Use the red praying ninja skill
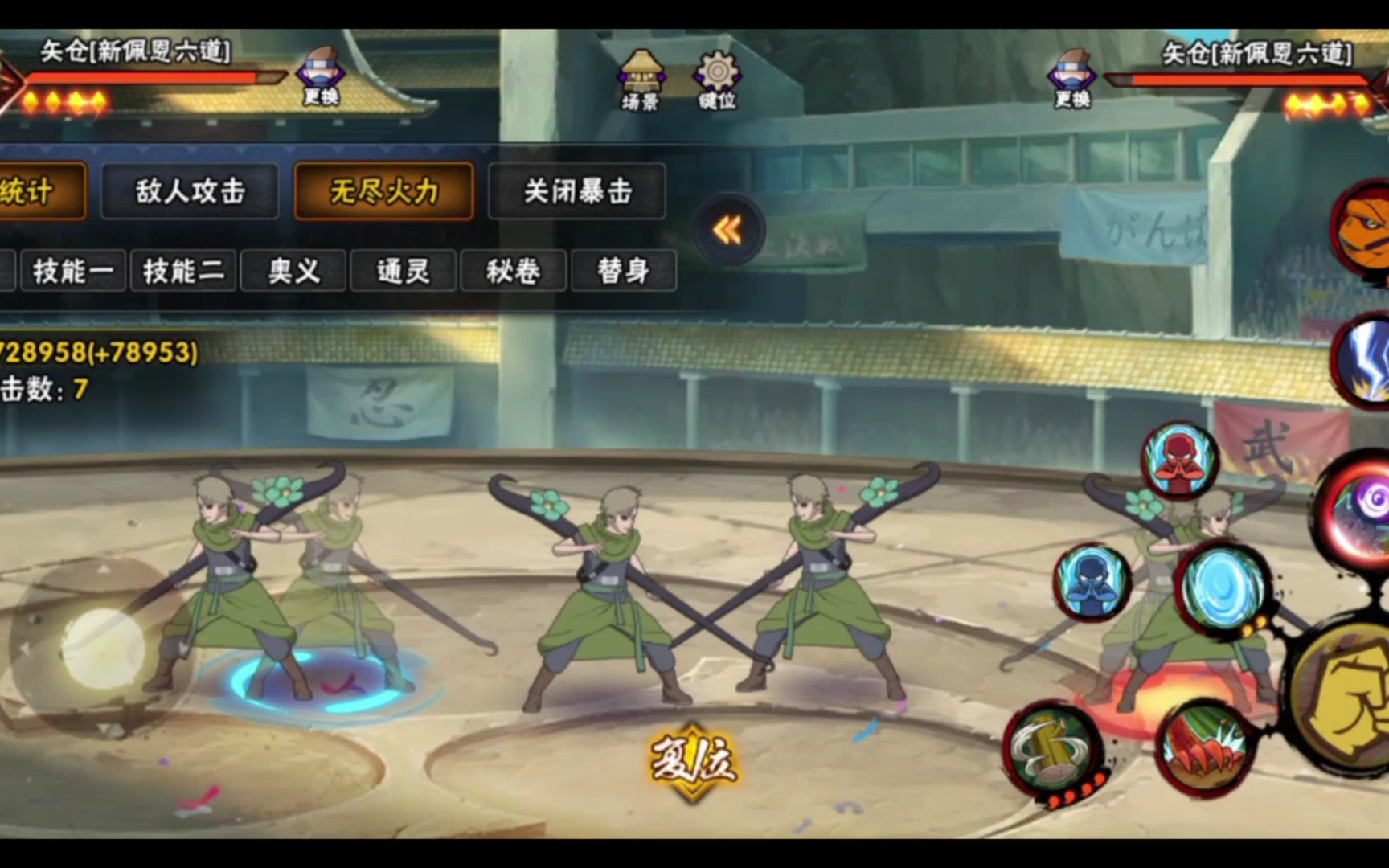Screen dimensions: 1389x868 [x=1179, y=462]
